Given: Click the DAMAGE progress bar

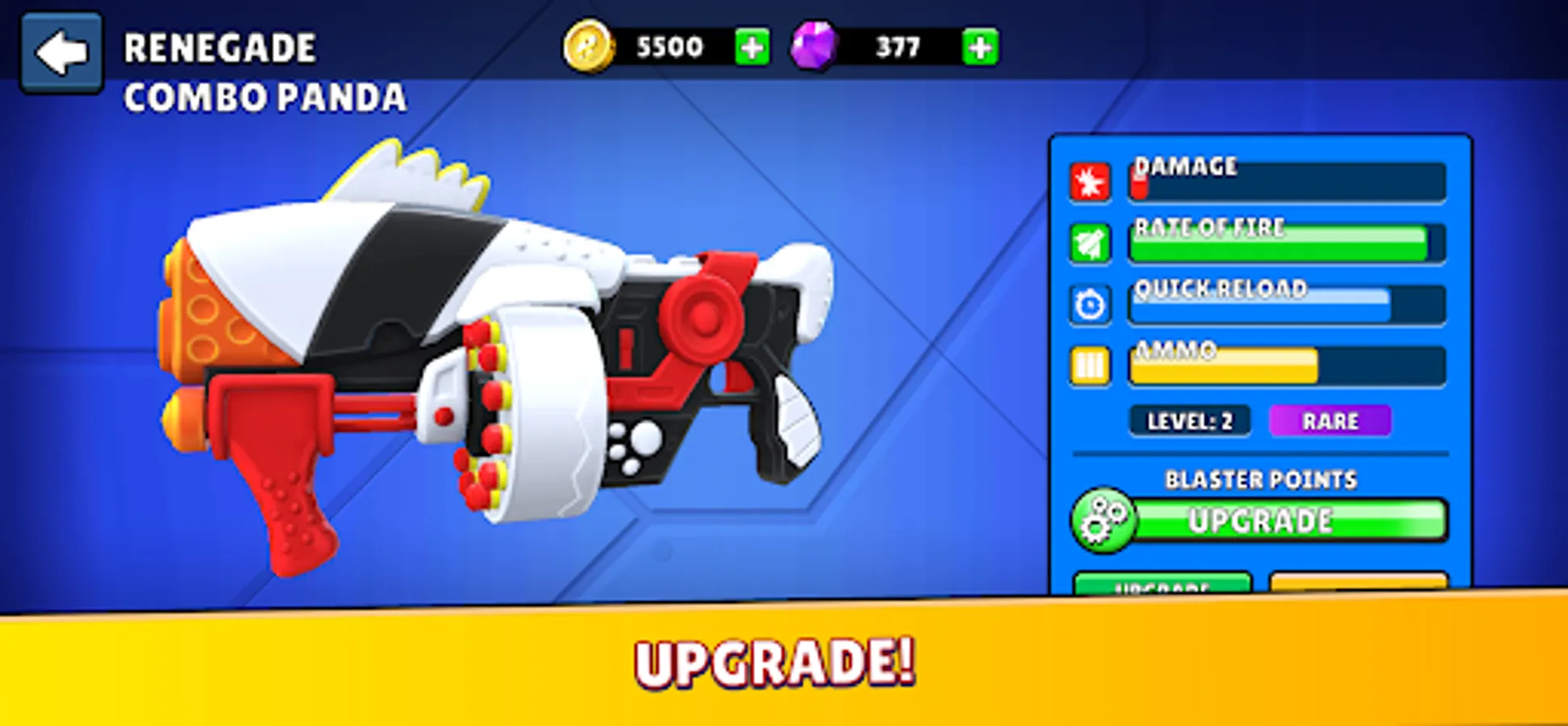Looking at the screenshot, I should (x=1287, y=184).
